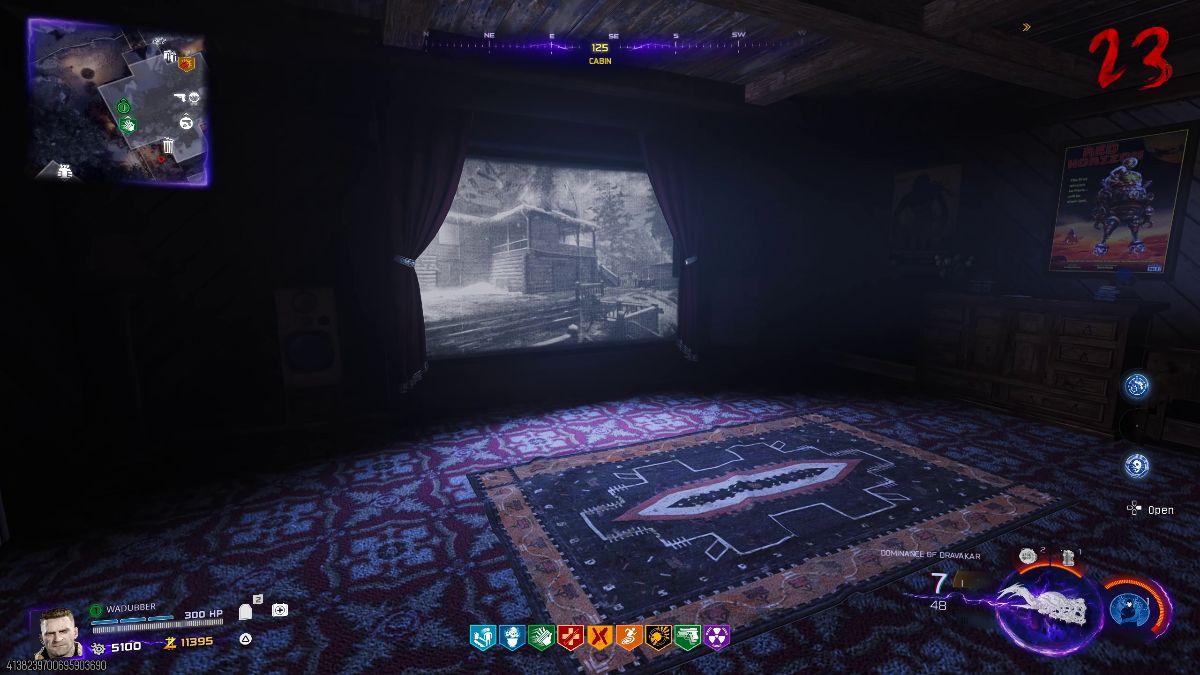Screen dimensions: 1200x675
Task: Click the tactical equipment icon above the weapon
Action: click(1026, 556)
